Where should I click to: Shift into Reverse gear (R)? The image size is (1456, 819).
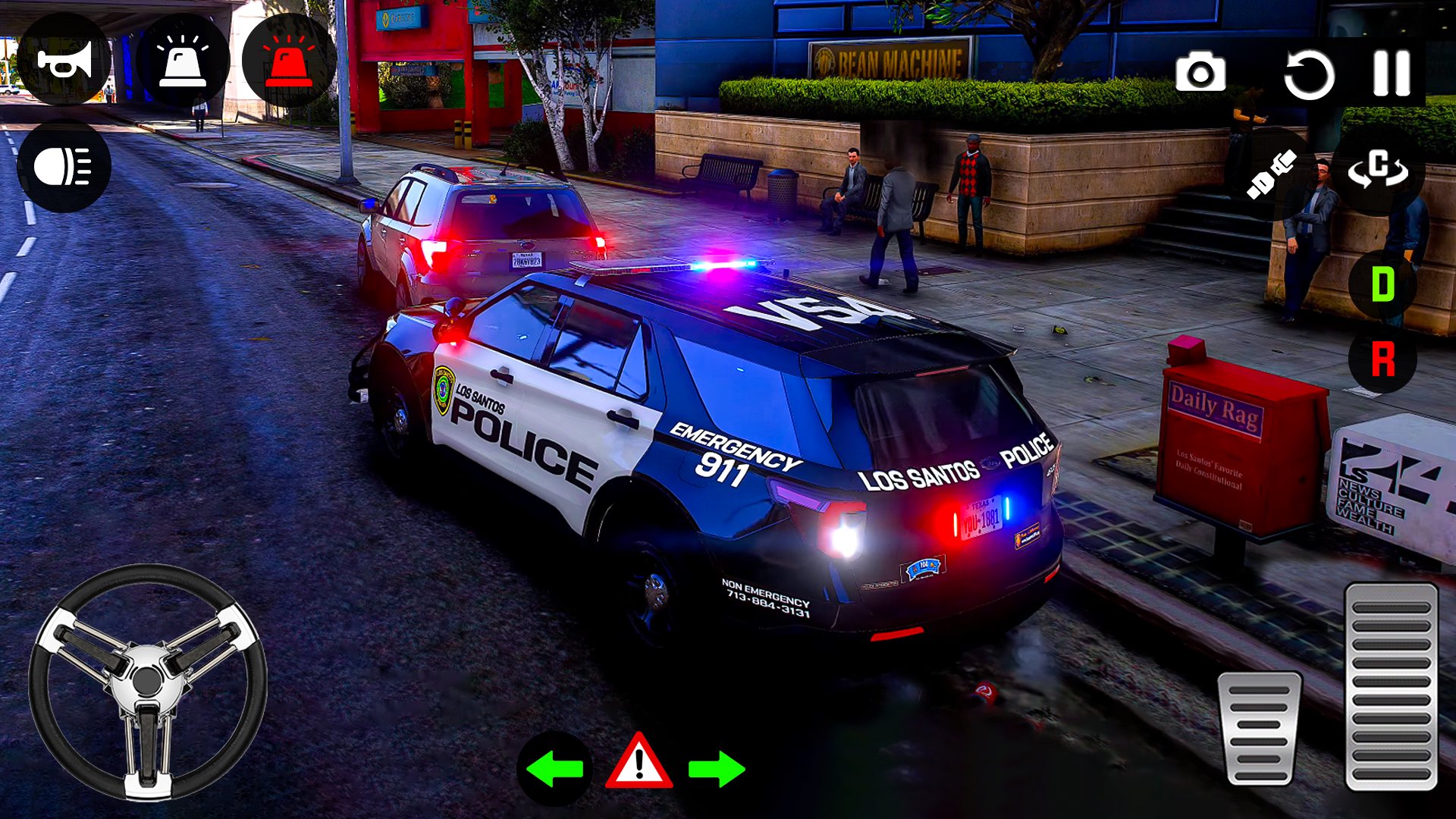coord(1382,359)
